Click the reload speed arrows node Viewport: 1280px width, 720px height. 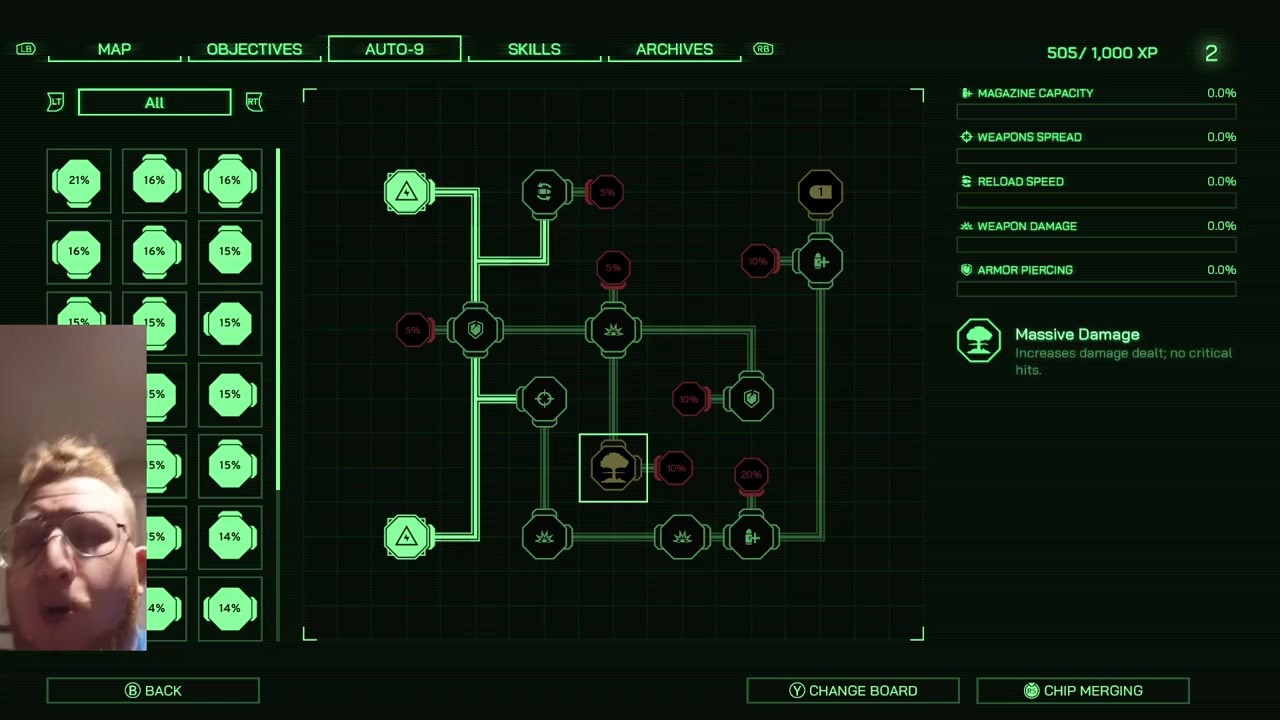pyautogui.click(x=545, y=191)
